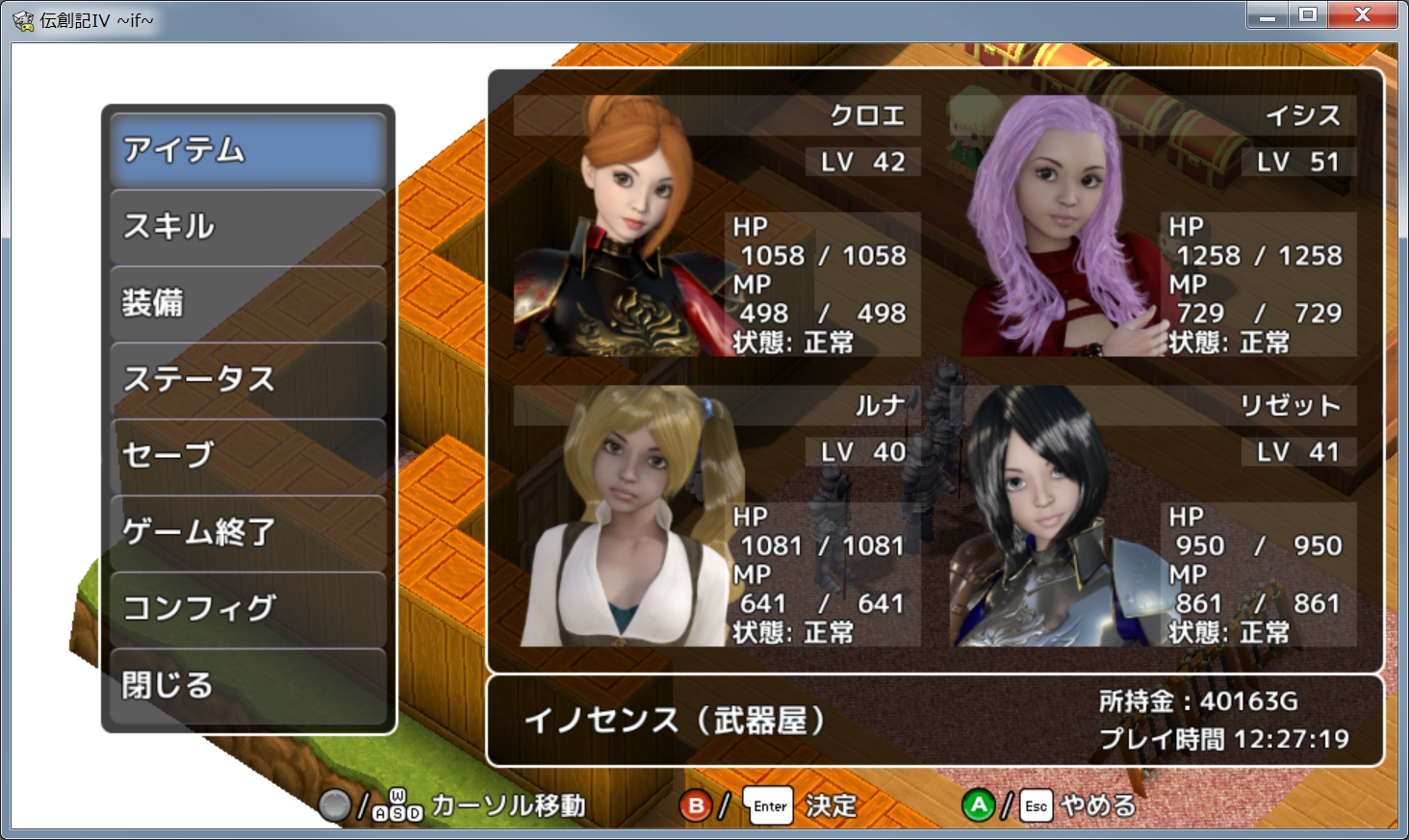Click the green A gamepad button icon
The height and width of the screenshot is (840, 1409).
click(x=979, y=804)
